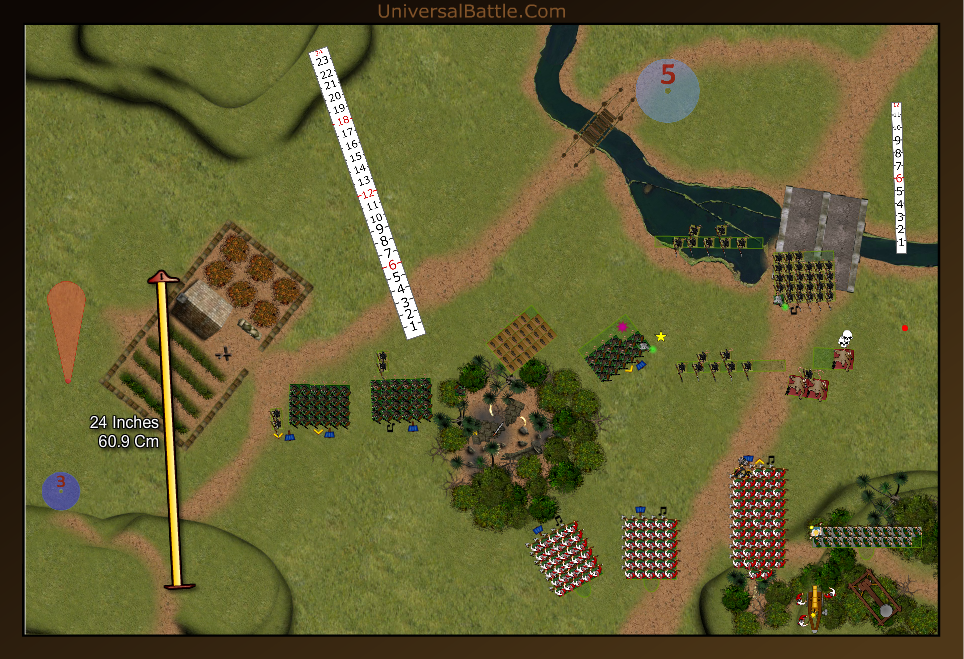Select the blue objective marker numbered 3
Viewport: 964px width, 659px height.
[60, 490]
